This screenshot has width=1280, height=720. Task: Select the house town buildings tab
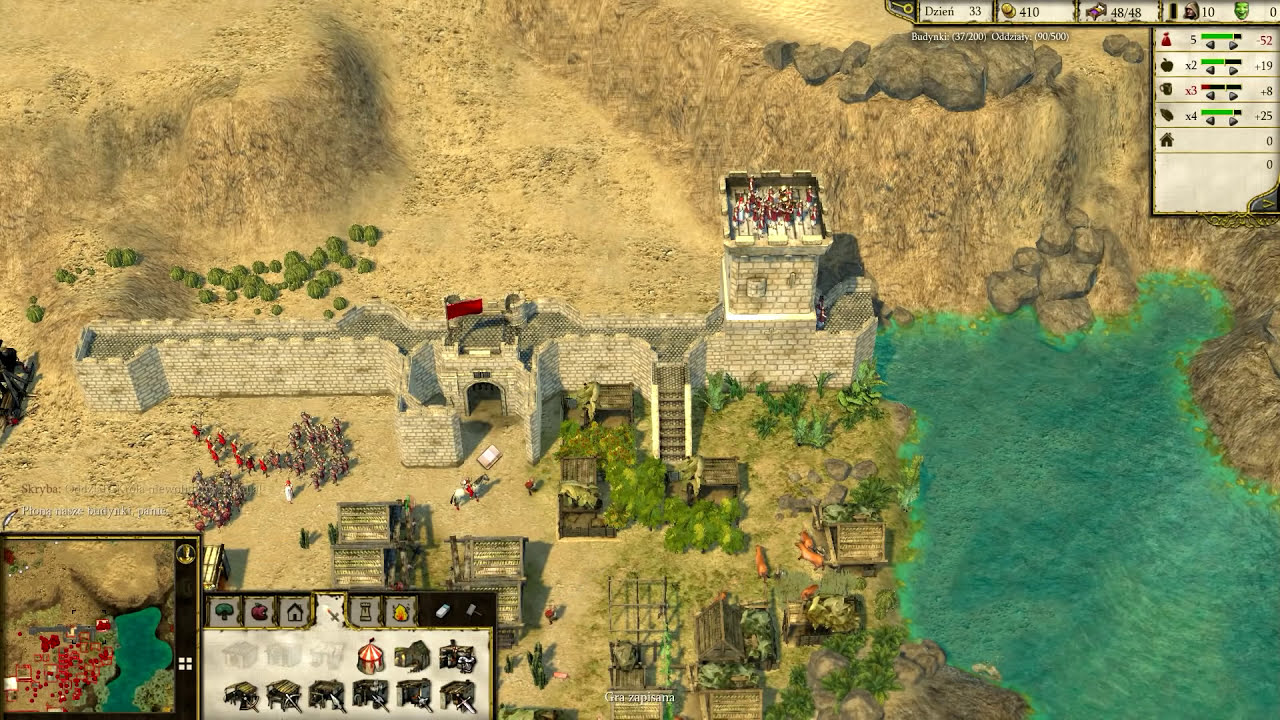[x=295, y=611]
